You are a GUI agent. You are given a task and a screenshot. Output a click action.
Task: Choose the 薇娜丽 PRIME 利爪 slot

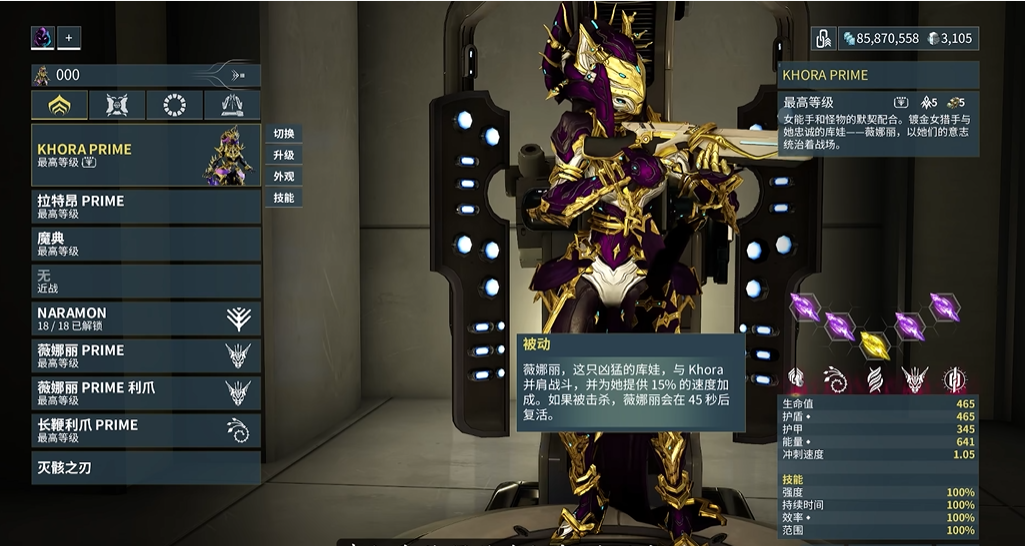[x=146, y=393]
